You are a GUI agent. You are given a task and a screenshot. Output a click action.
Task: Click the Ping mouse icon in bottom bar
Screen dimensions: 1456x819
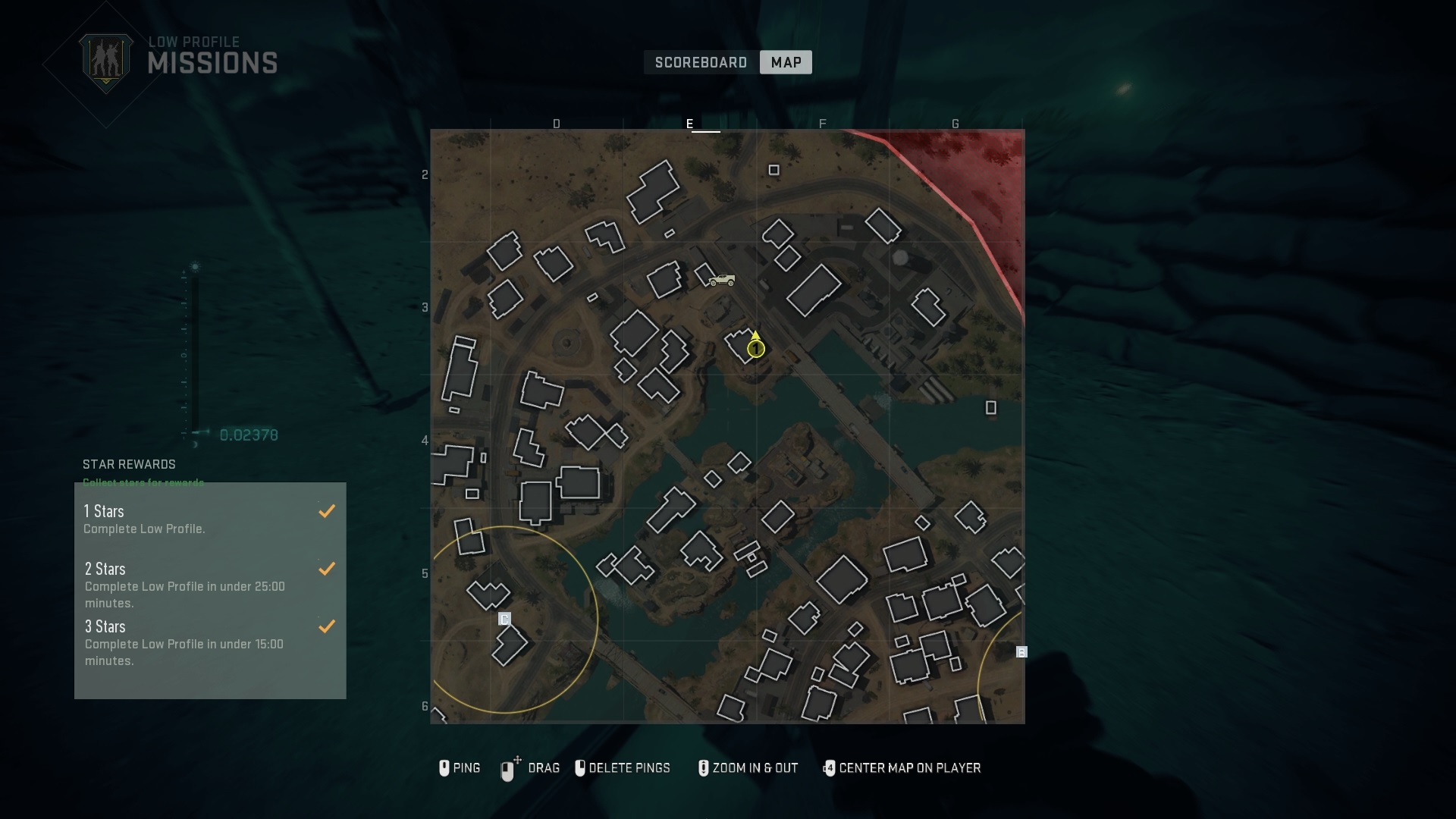(445, 768)
